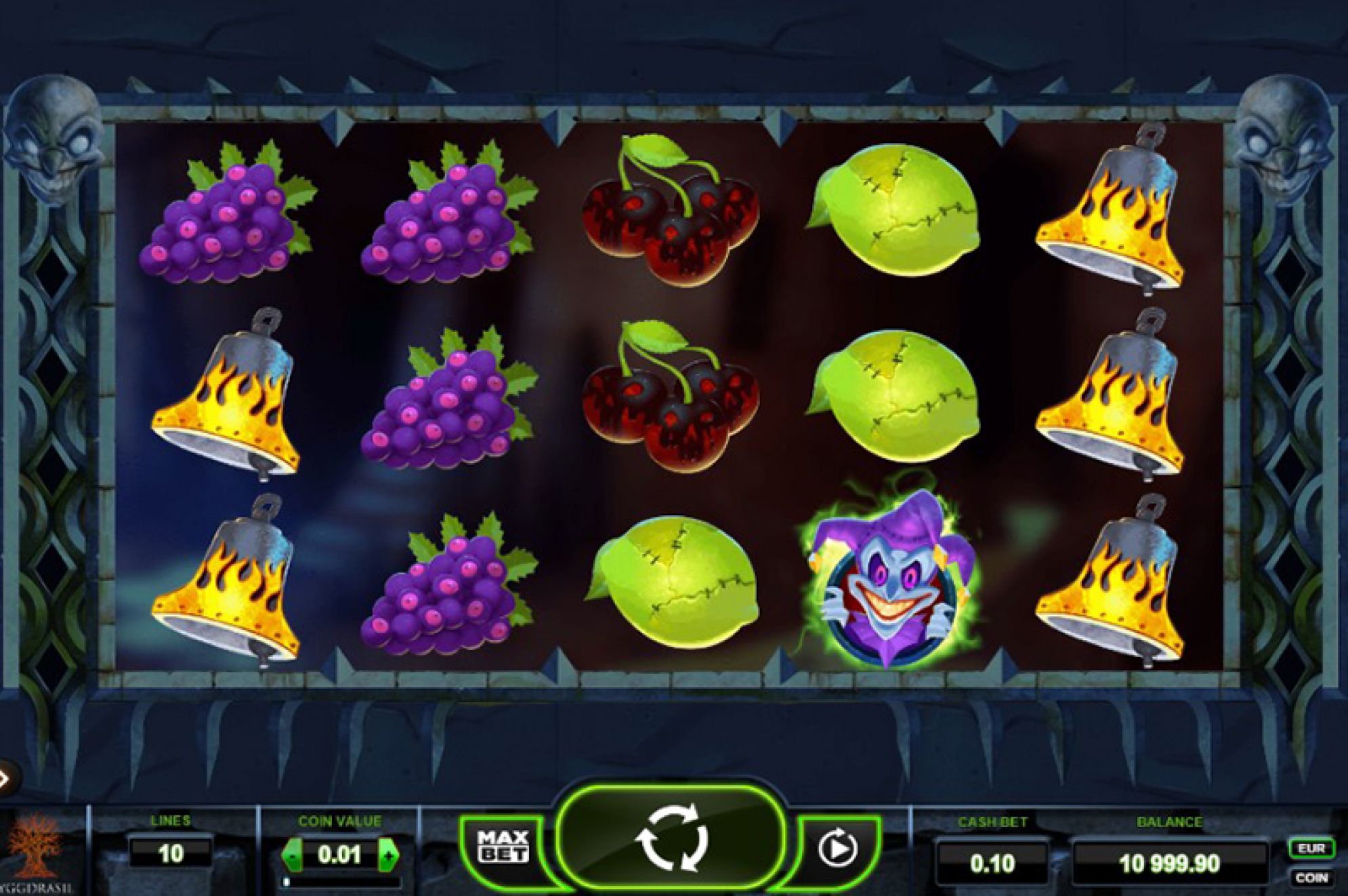Decrease coin value with the minus arrow
This screenshot has height=896, width=1348.
click(x=292, y=855)
